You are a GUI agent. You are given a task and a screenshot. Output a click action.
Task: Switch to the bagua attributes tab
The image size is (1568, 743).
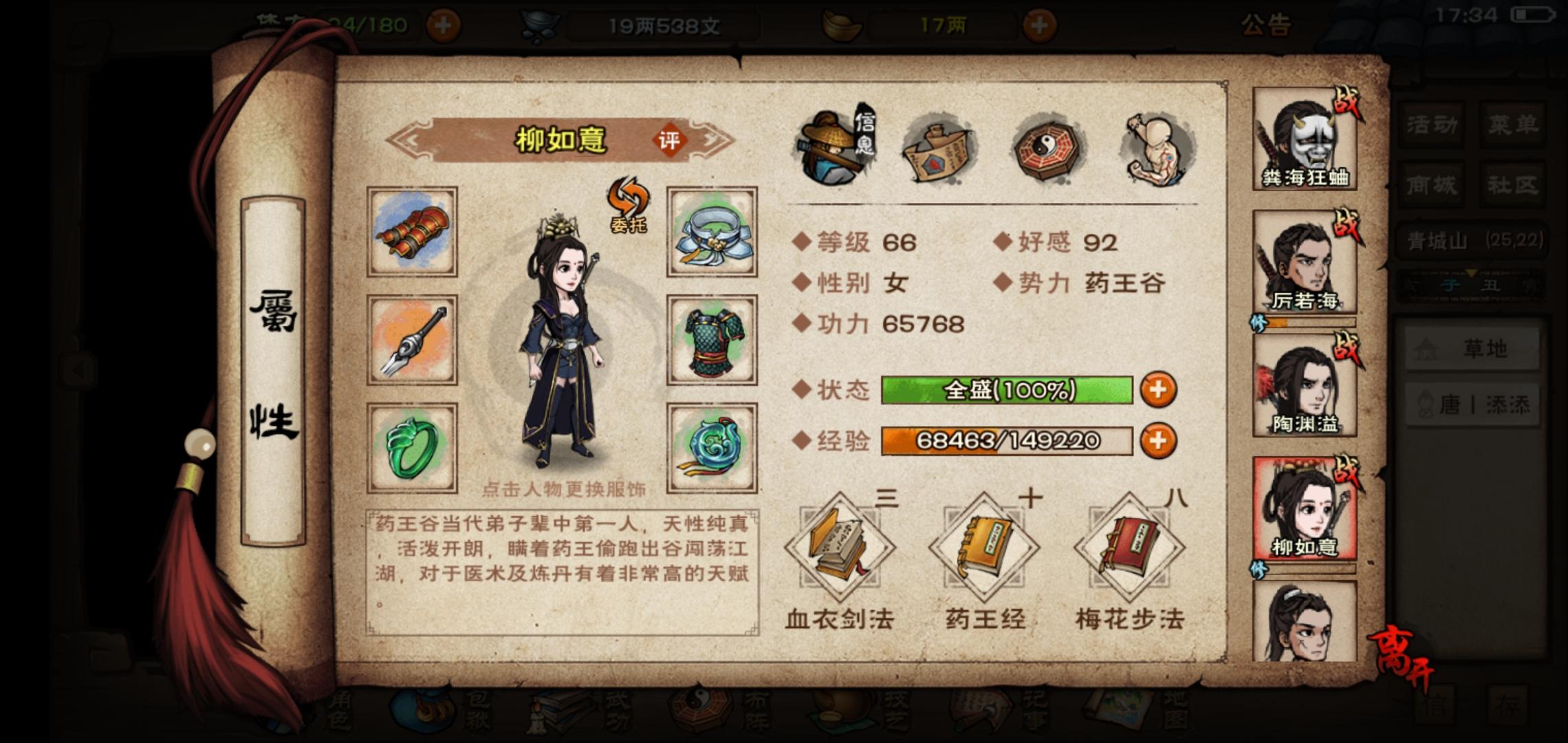click(x=1047, y=148)
